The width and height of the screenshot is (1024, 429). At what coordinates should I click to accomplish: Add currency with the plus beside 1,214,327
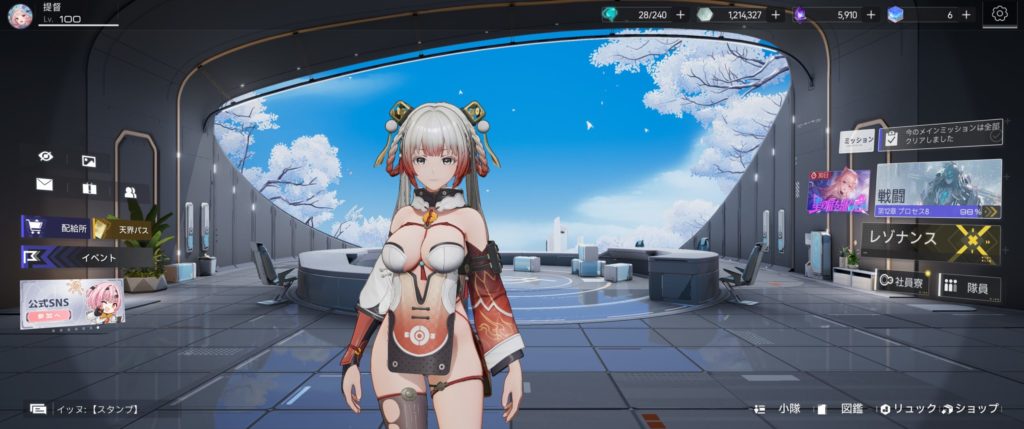775,14
